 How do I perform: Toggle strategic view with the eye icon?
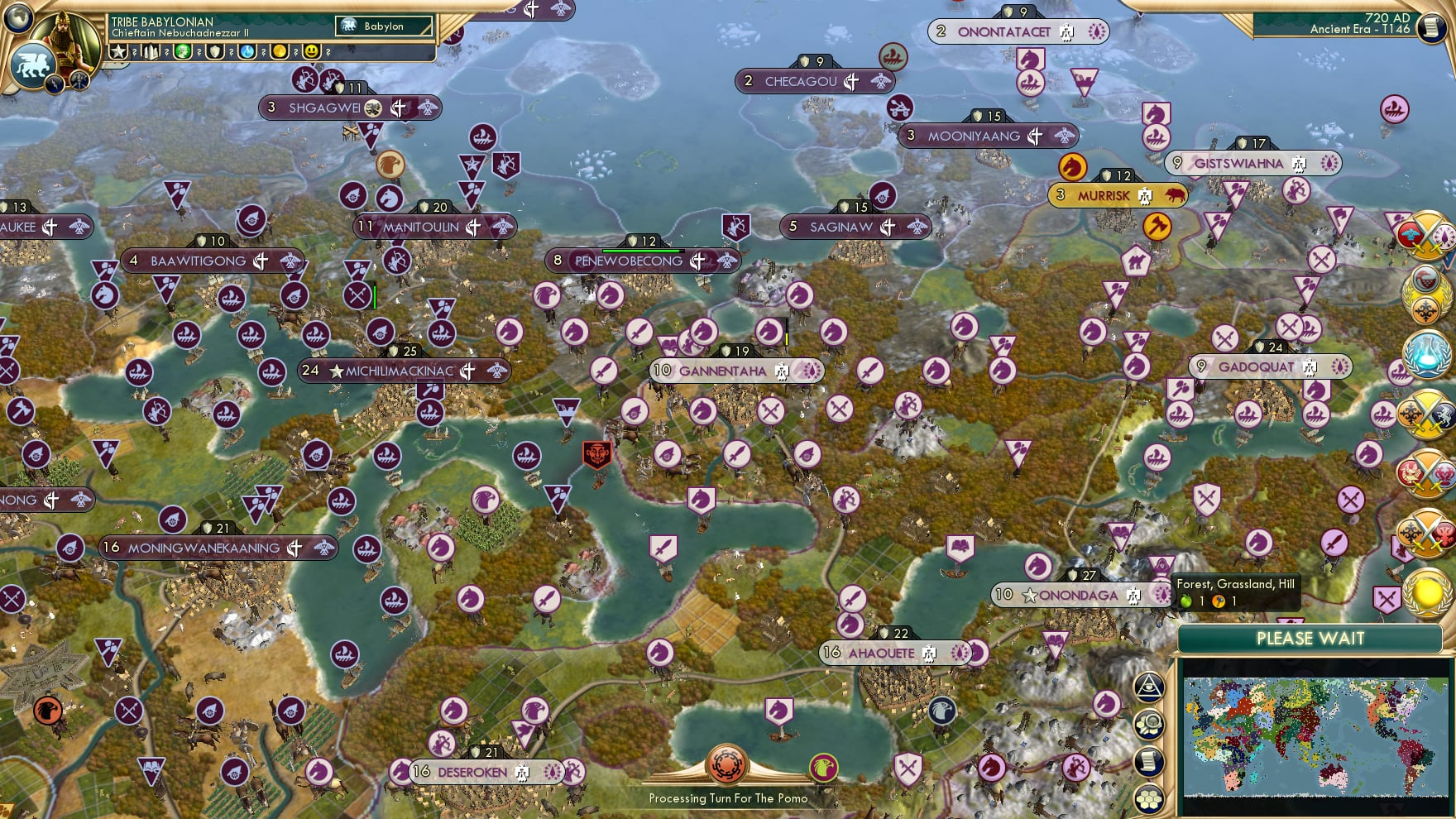coord(1148,687)
